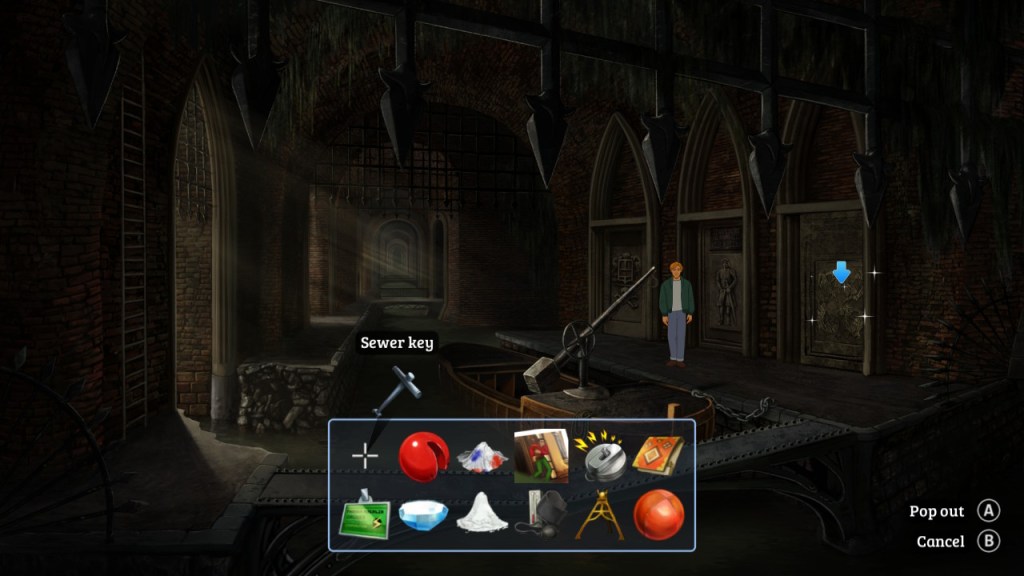Pick the stained tissue from inventory
Viewport: 1024px width, 576px height.
(482, 457)
